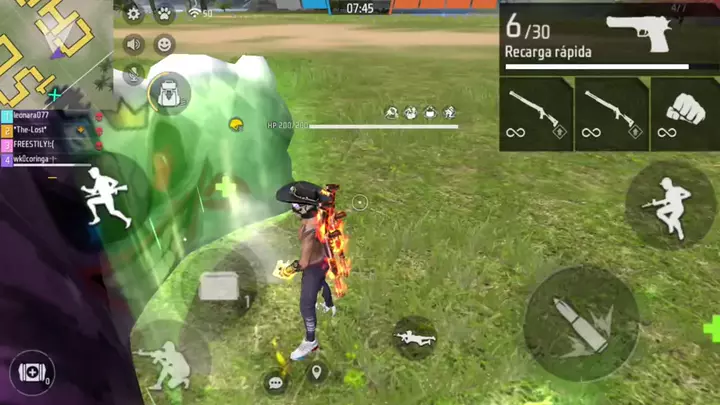720x405 pixels.
Task: Tap the paw pet icon
Action: [x=163, y=14]
